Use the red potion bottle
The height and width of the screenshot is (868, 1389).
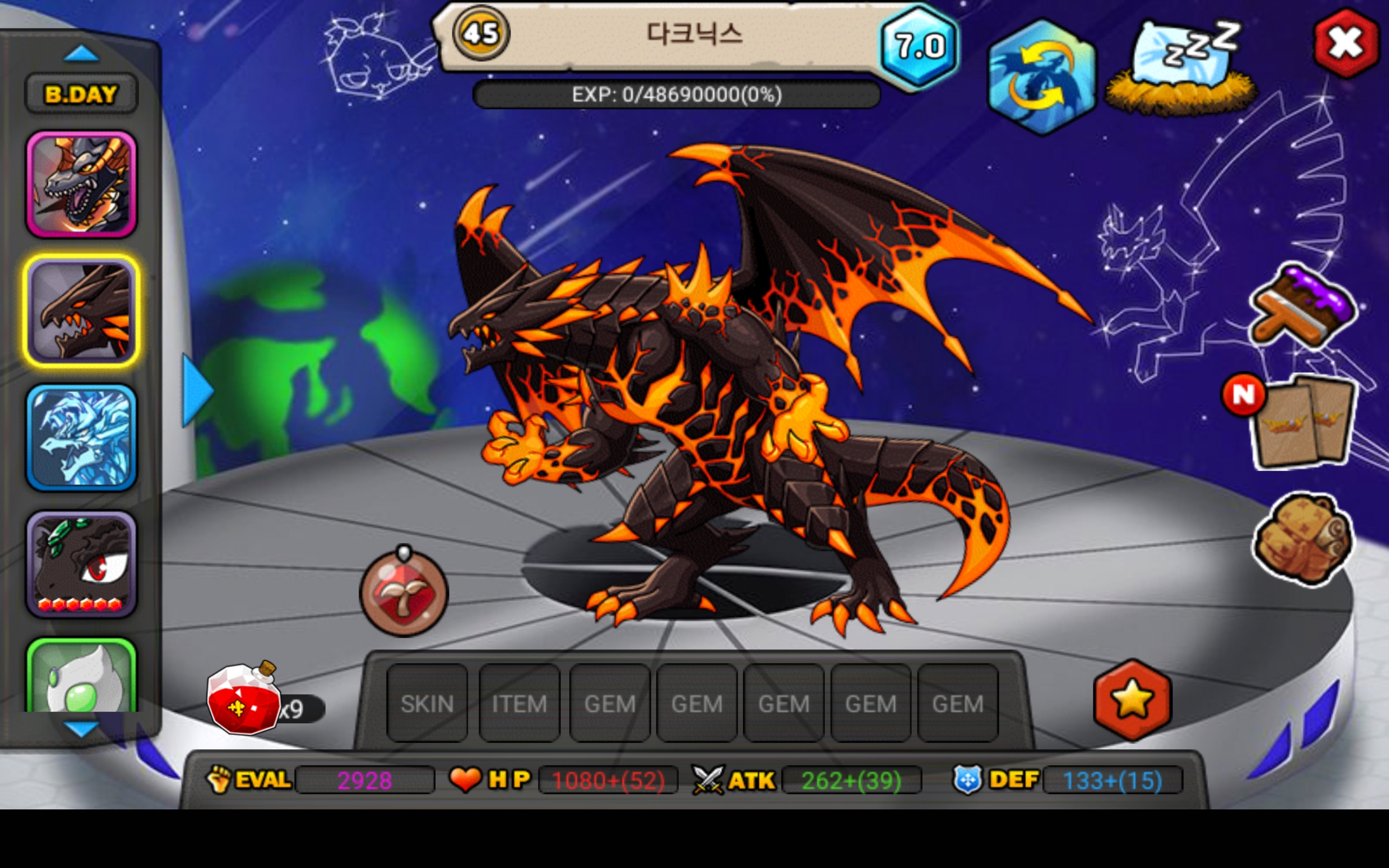click(244, 699)
